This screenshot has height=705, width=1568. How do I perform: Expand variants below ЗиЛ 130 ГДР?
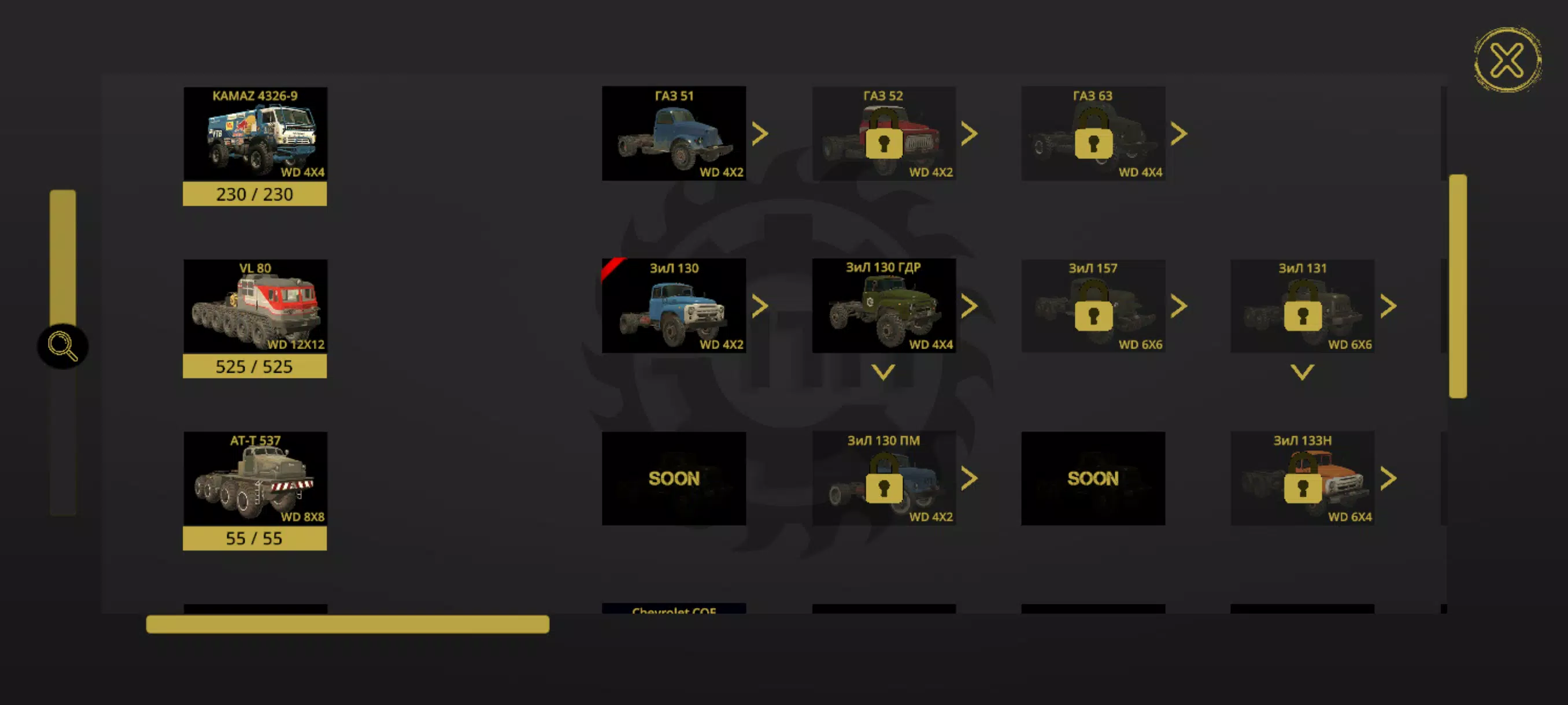click(x=883, y=373)
